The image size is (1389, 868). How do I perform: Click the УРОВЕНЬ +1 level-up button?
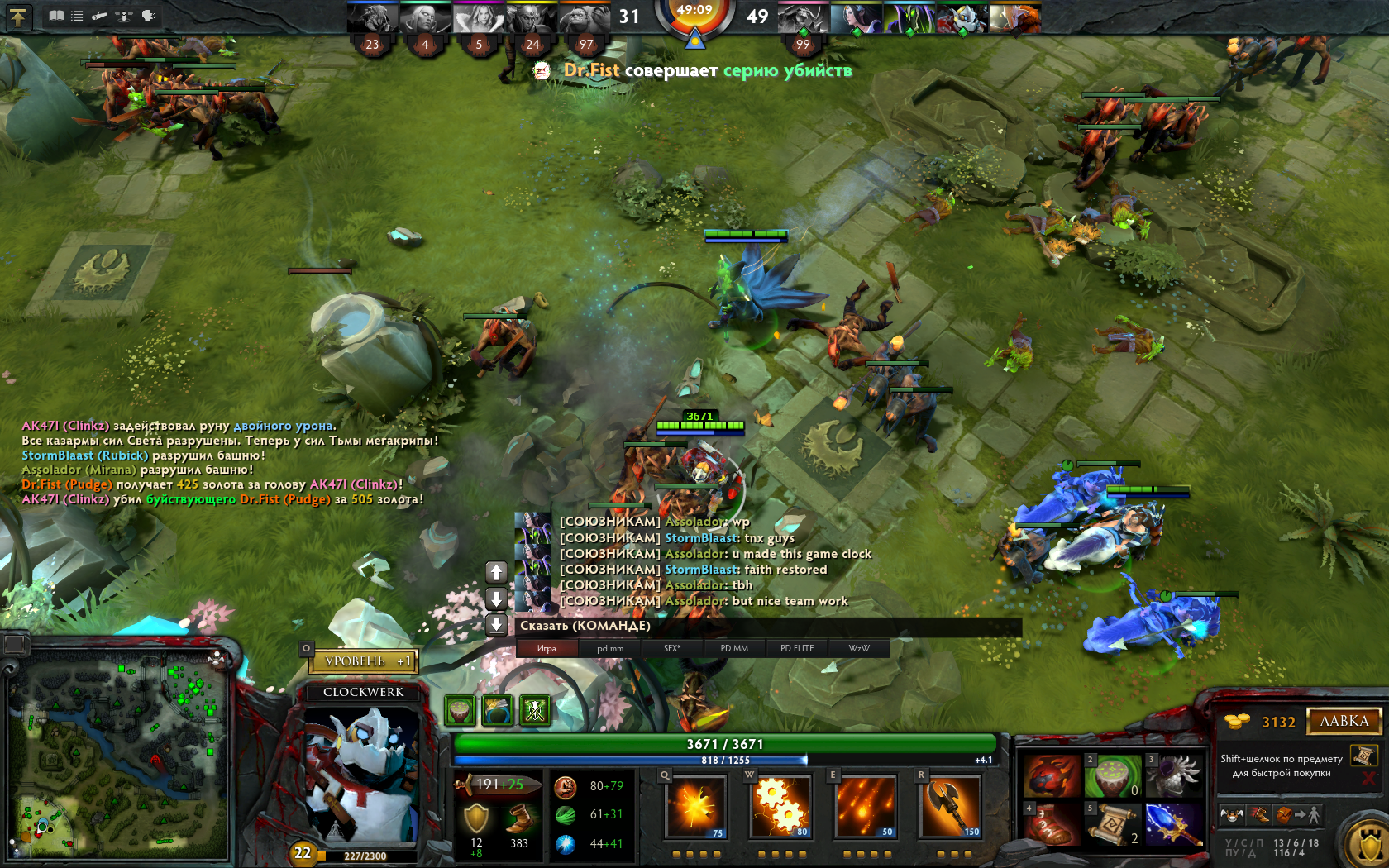click(365, 661)
